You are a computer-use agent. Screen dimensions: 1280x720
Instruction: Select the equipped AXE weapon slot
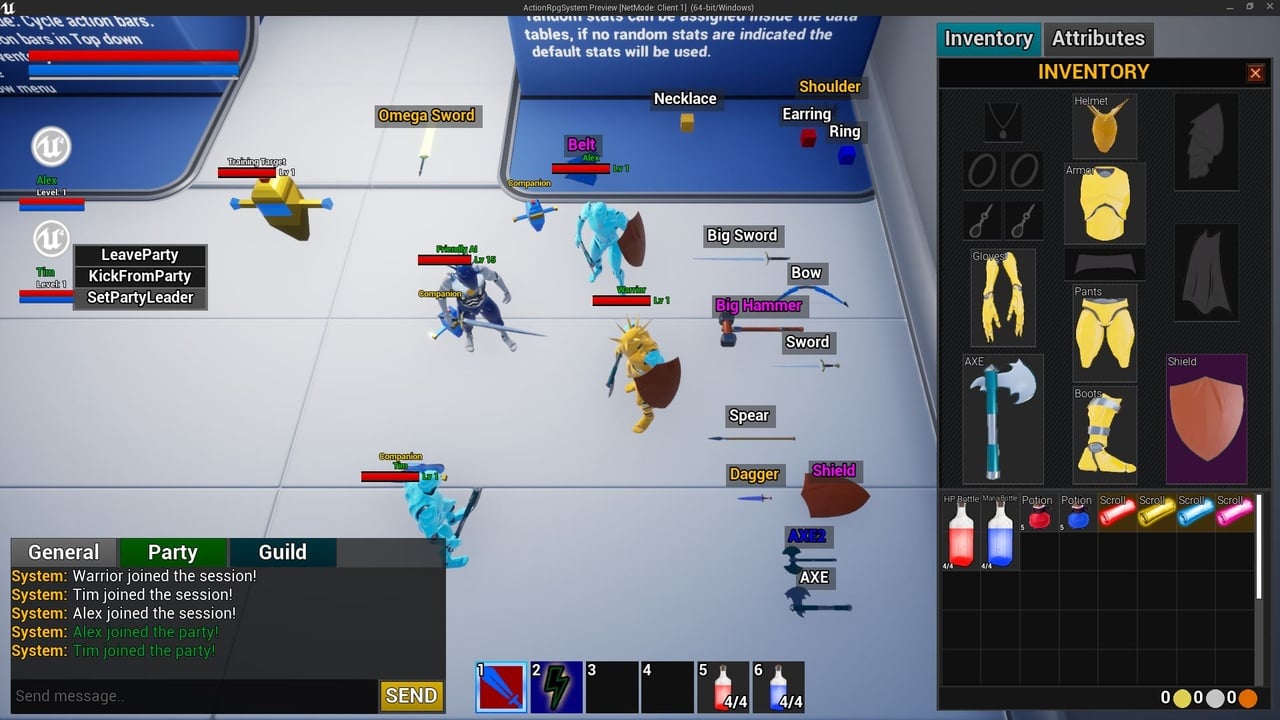(1002, 418)
